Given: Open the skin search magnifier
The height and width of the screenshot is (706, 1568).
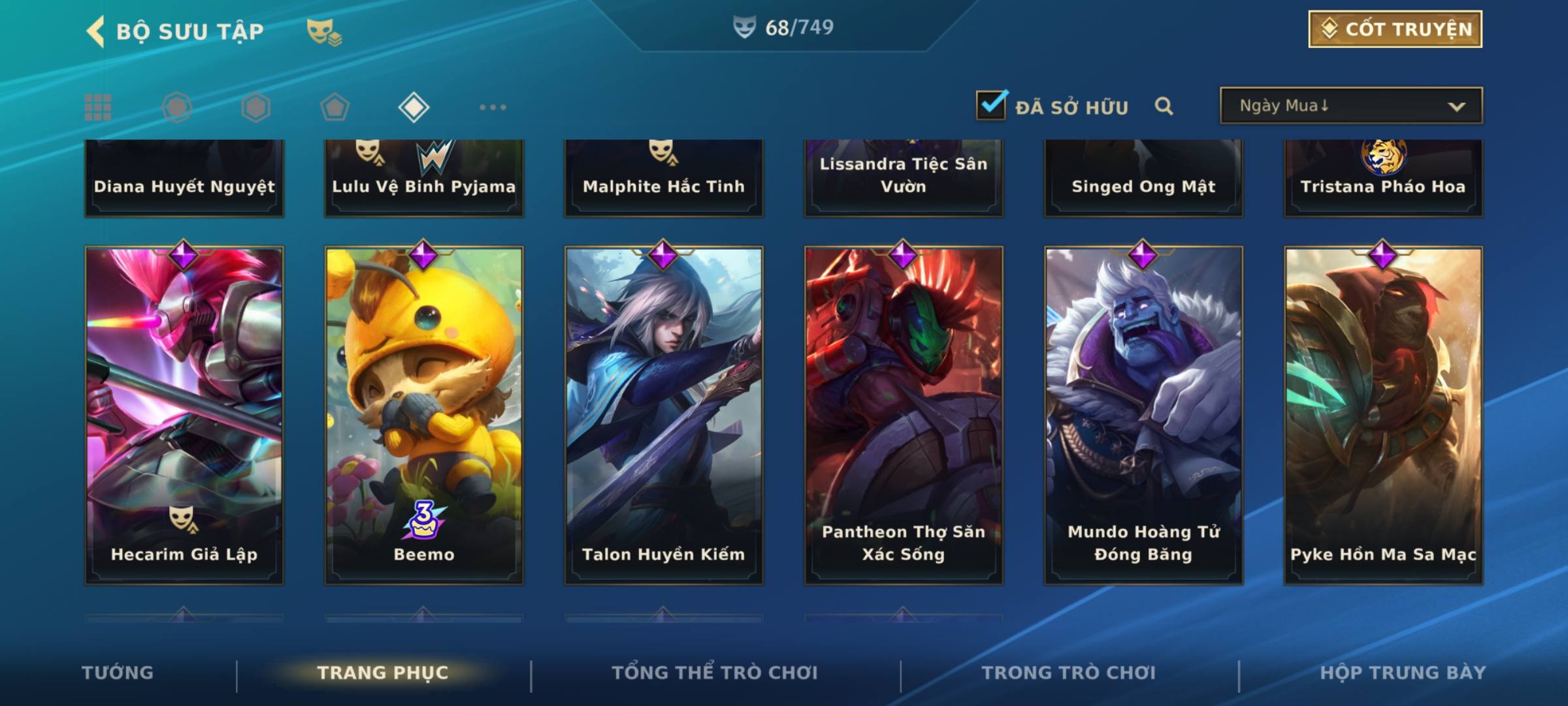Looking at the screenshot, I should 1164,106.
